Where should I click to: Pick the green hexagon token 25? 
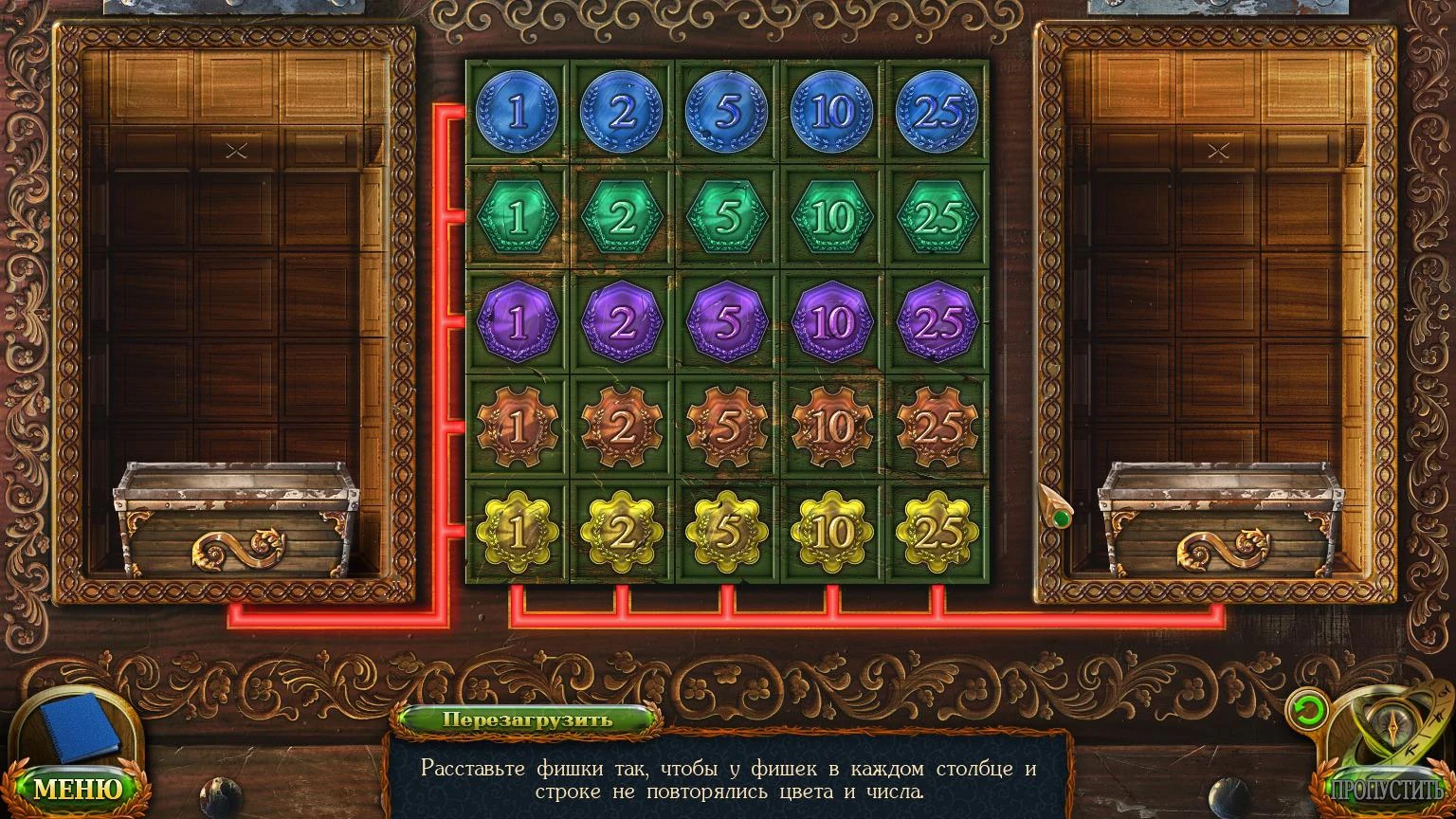pyautogui.click(x=937, y=218)
